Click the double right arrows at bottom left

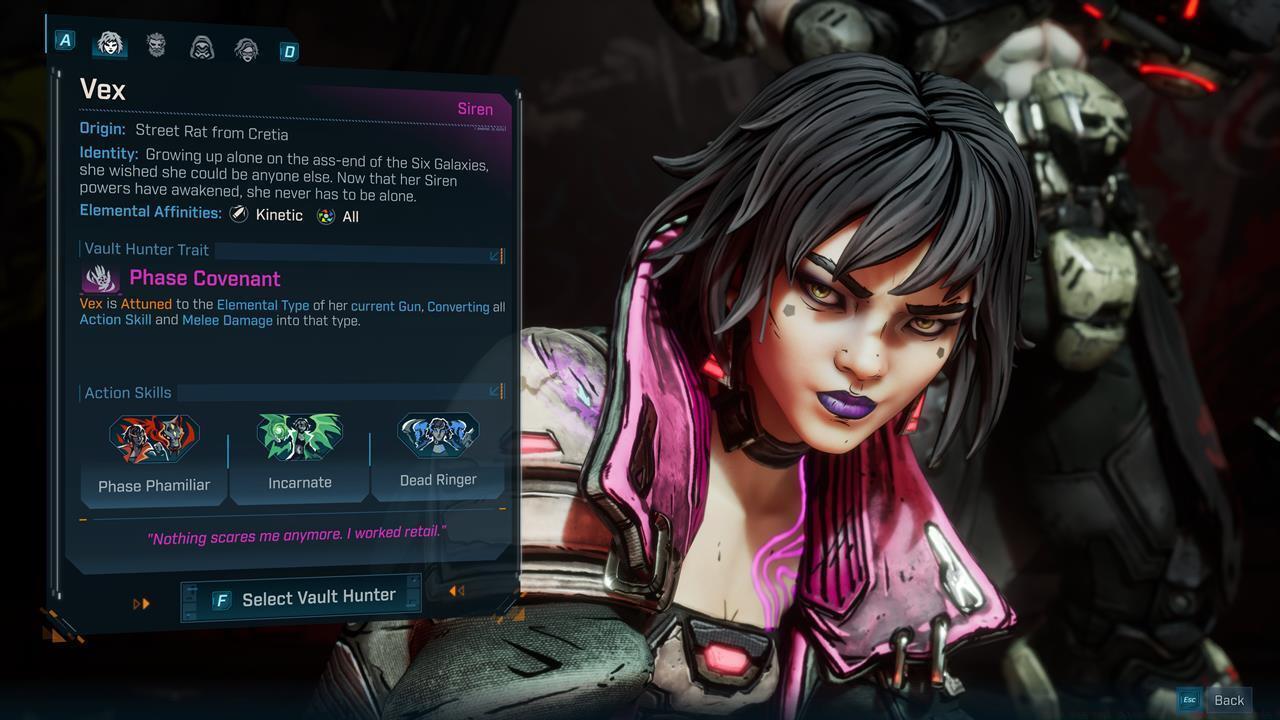coord(139,603)
